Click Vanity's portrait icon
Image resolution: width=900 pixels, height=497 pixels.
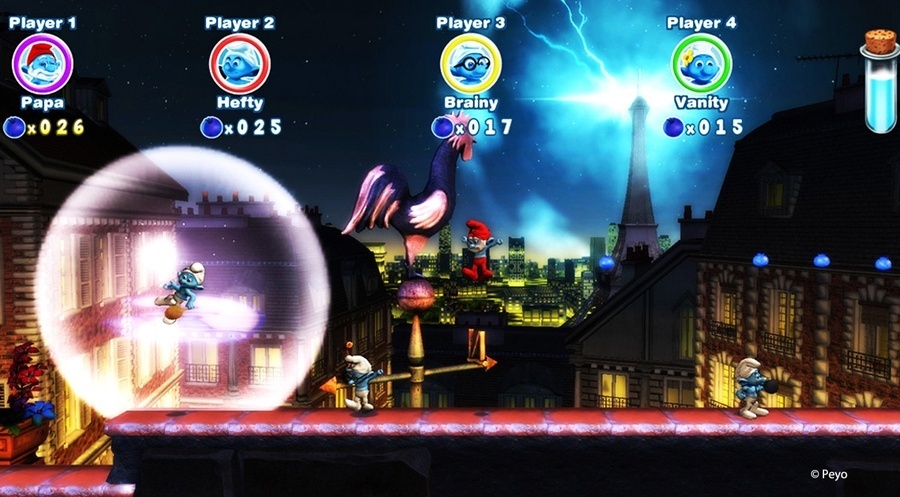tap(701, 64)
